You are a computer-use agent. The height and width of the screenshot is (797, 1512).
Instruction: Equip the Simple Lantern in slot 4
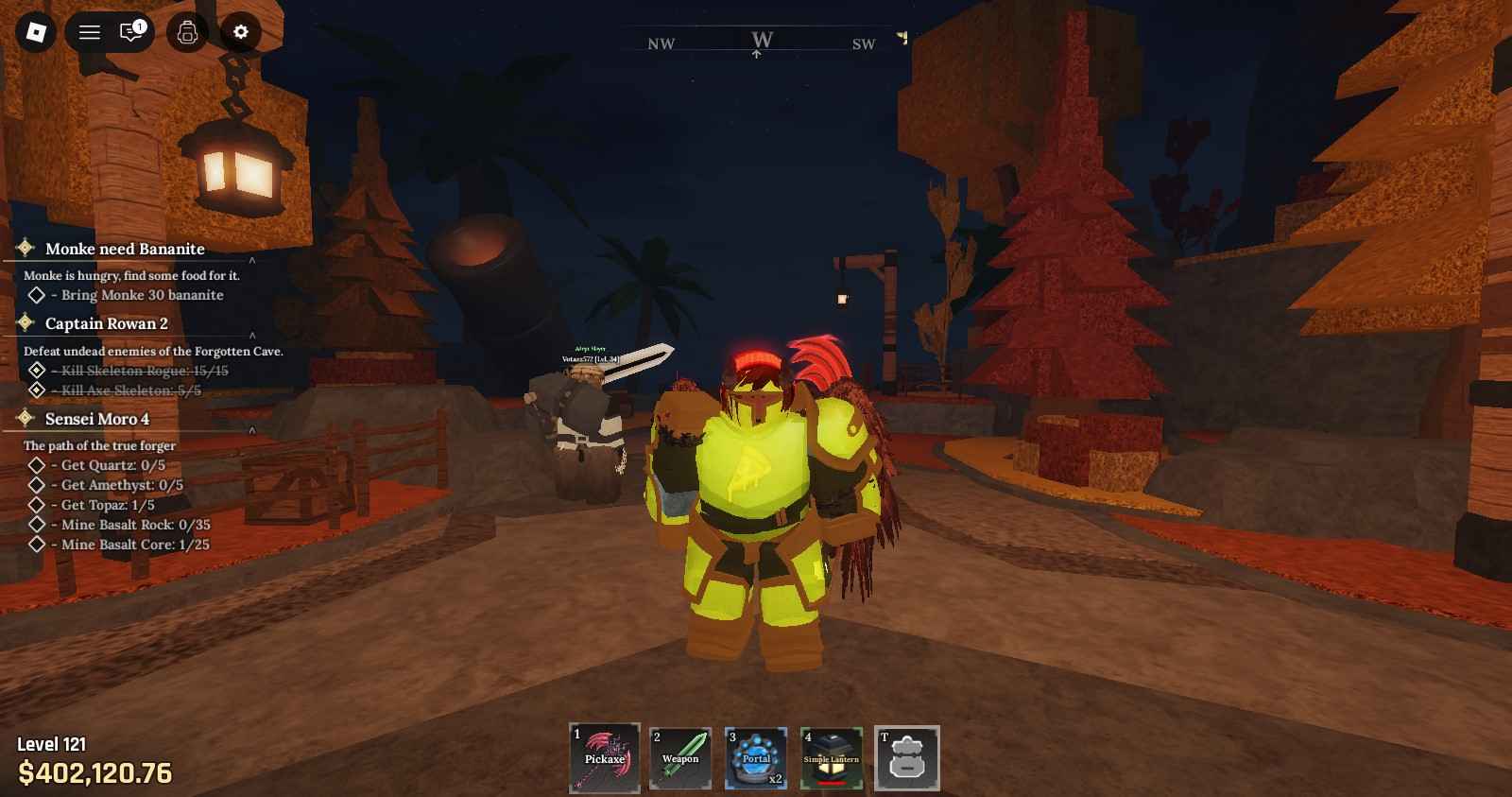pyautogui.click(x=831, y=756)
